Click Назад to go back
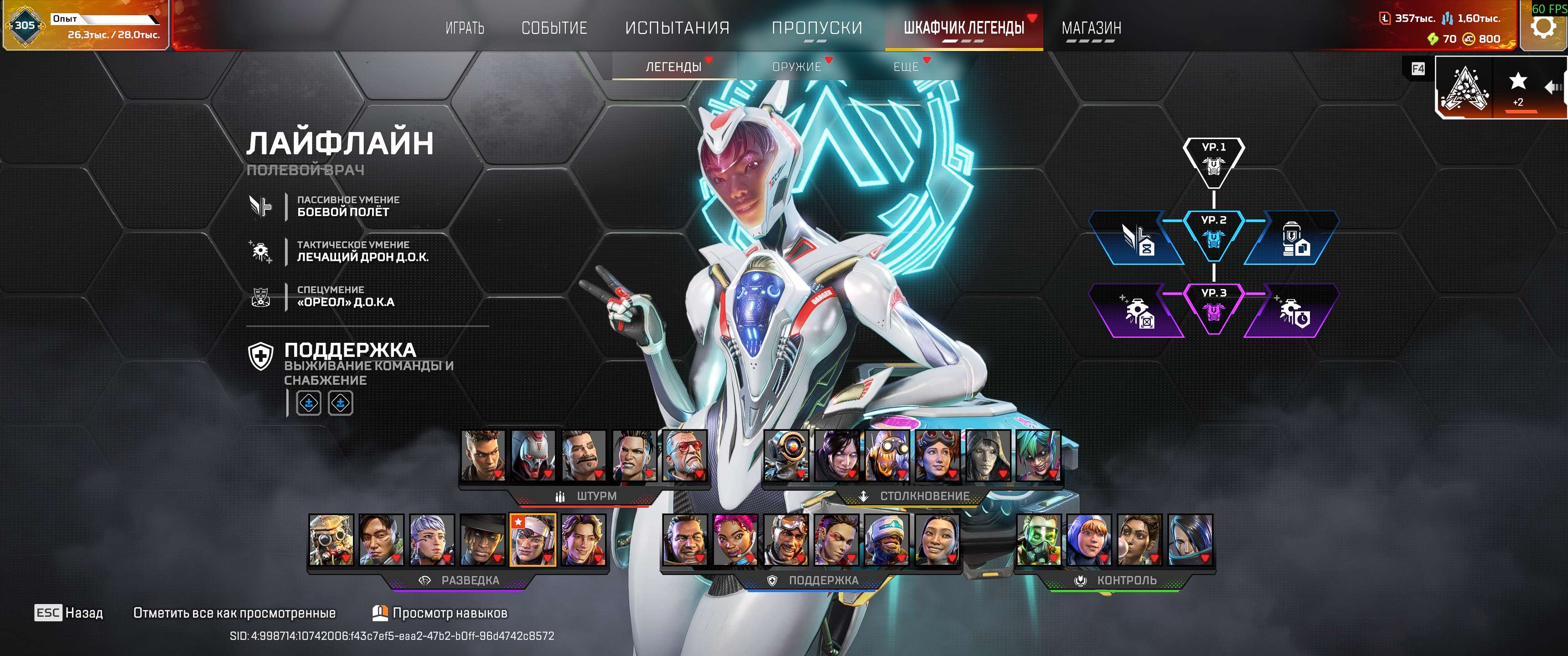 pyautogui.click(x=69, y=613)
